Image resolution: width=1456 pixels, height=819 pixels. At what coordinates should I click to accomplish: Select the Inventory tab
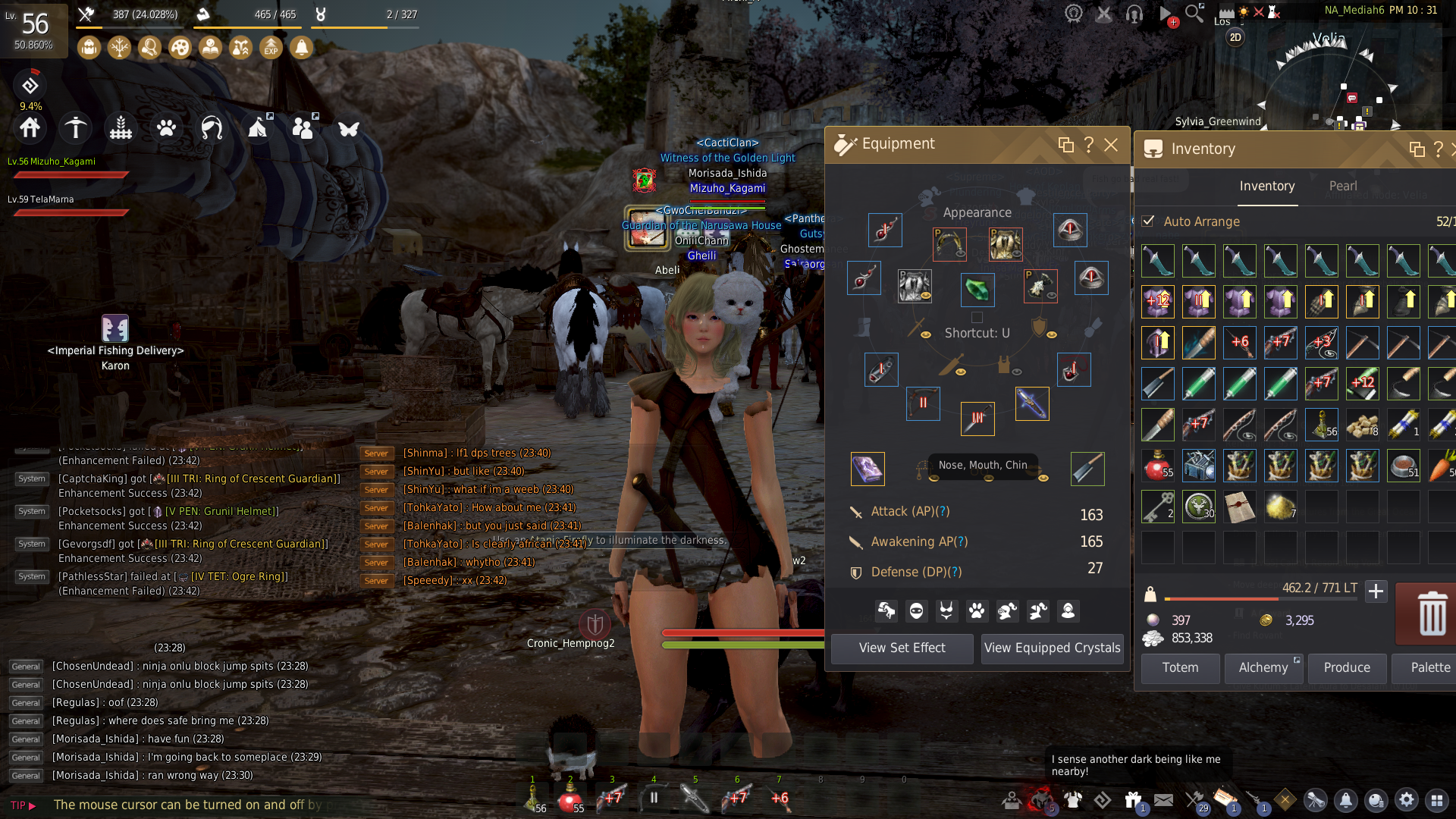point(1266,187)
